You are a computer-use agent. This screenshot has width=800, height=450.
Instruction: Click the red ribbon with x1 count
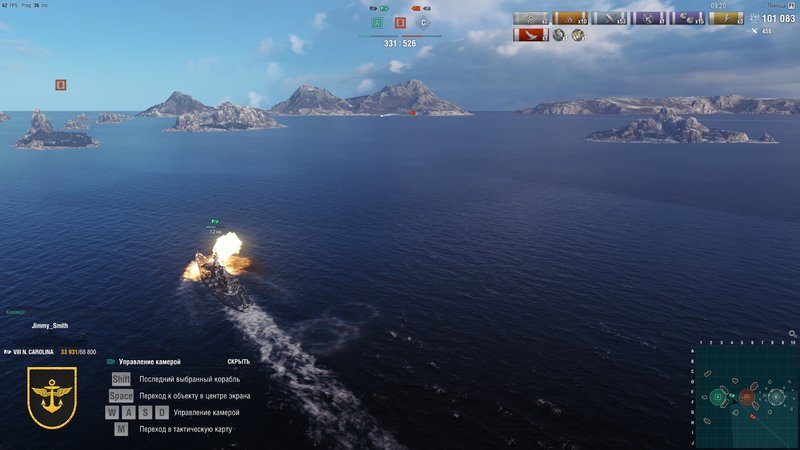point(530,35)
